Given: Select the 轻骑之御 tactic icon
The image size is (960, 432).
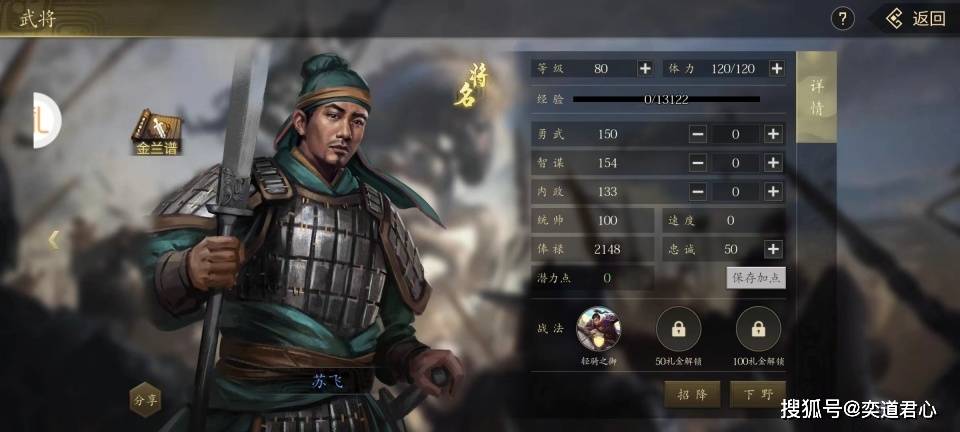Looking at the screenshot, I should coord(599,328).
